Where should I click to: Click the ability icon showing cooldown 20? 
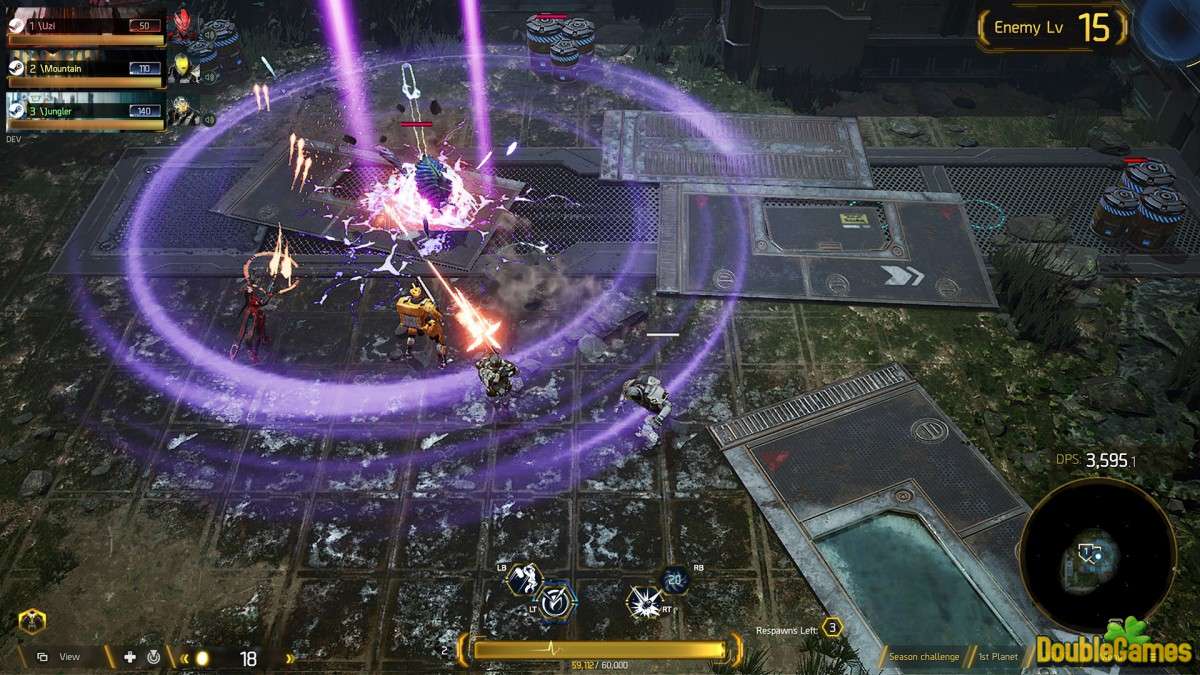675,580
